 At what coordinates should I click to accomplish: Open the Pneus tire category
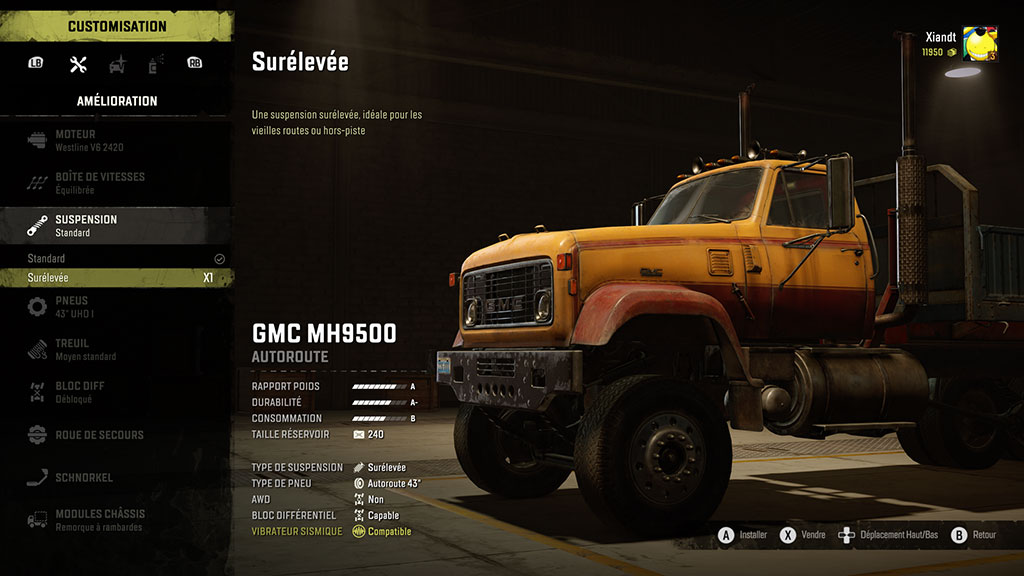[x=116, y=307]
